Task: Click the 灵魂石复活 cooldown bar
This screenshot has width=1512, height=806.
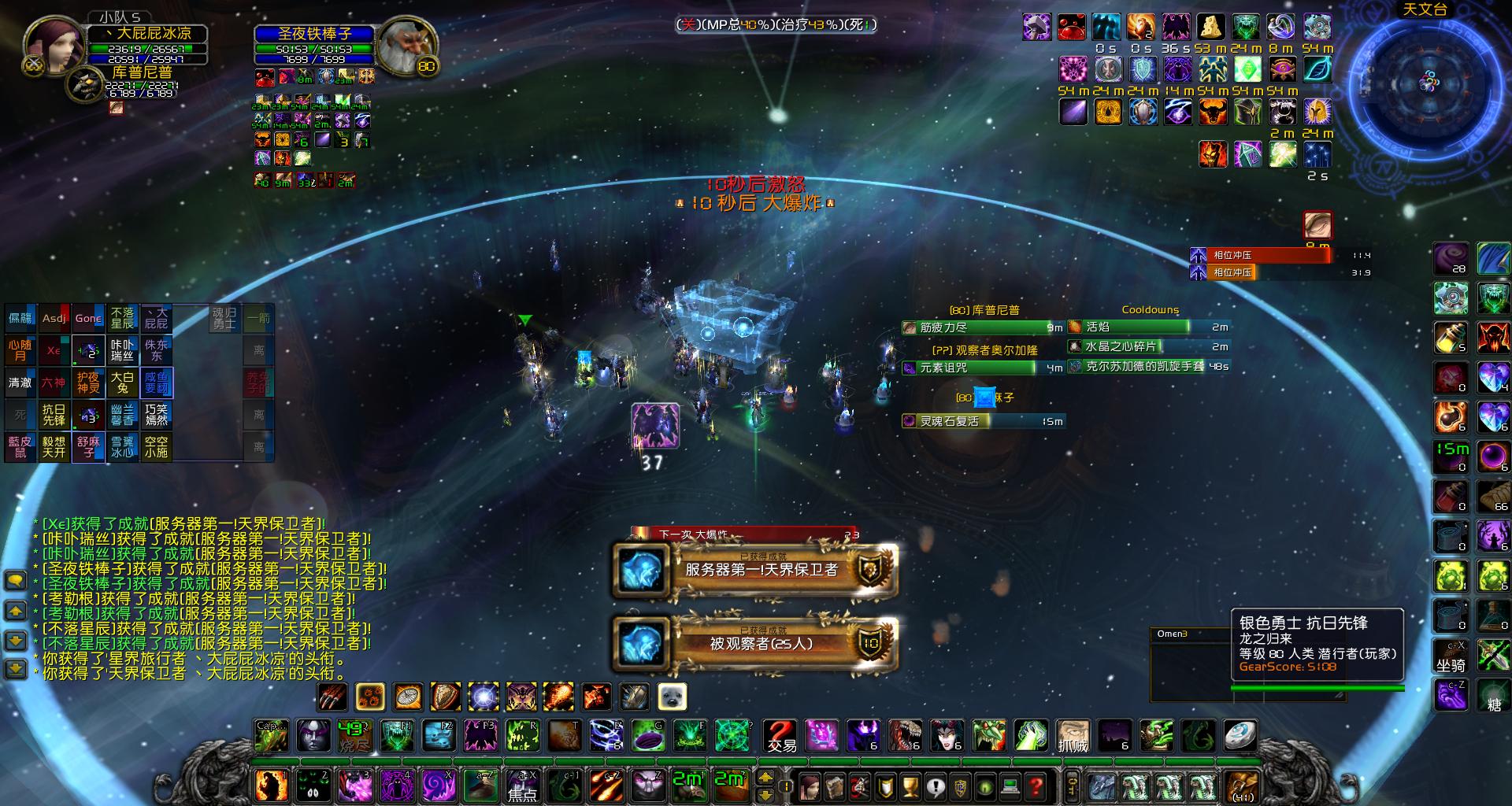Action: point(983,421)
